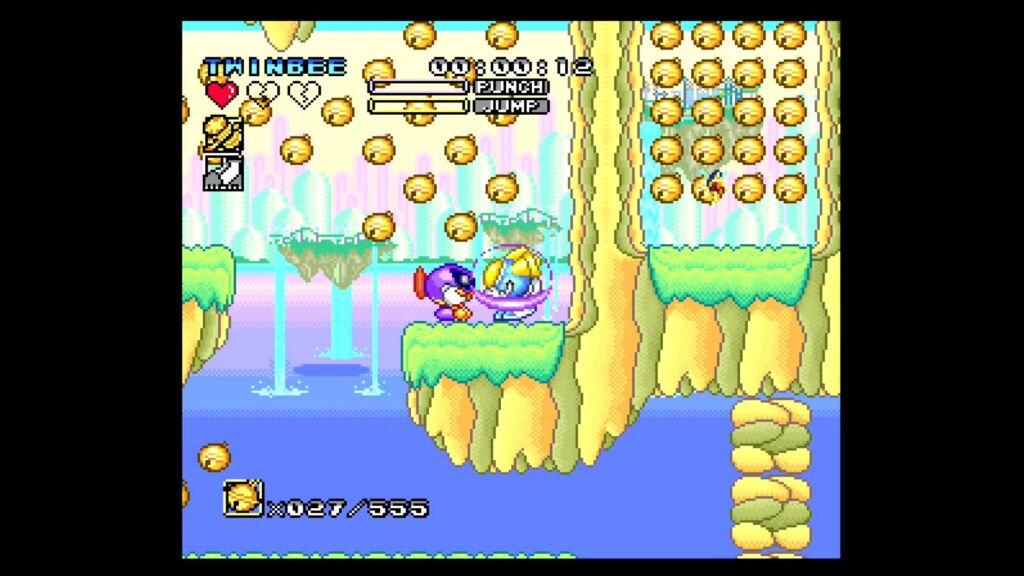Click the framed bell counter icon
Image resolution: width=1024 pixels, height=576 pixels.
pyautogui.click(x=243, y=498)
